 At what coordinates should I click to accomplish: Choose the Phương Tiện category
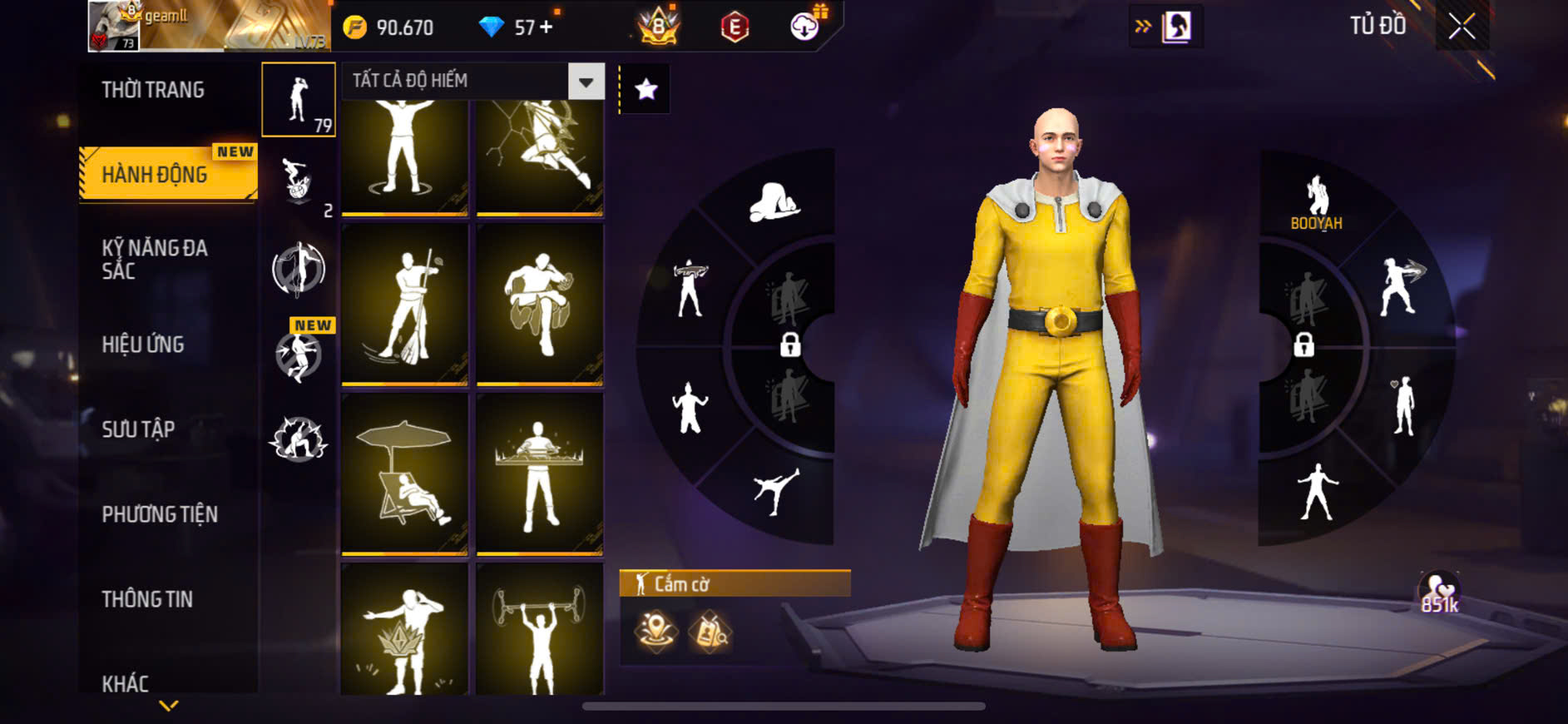(x=160, y=514)
